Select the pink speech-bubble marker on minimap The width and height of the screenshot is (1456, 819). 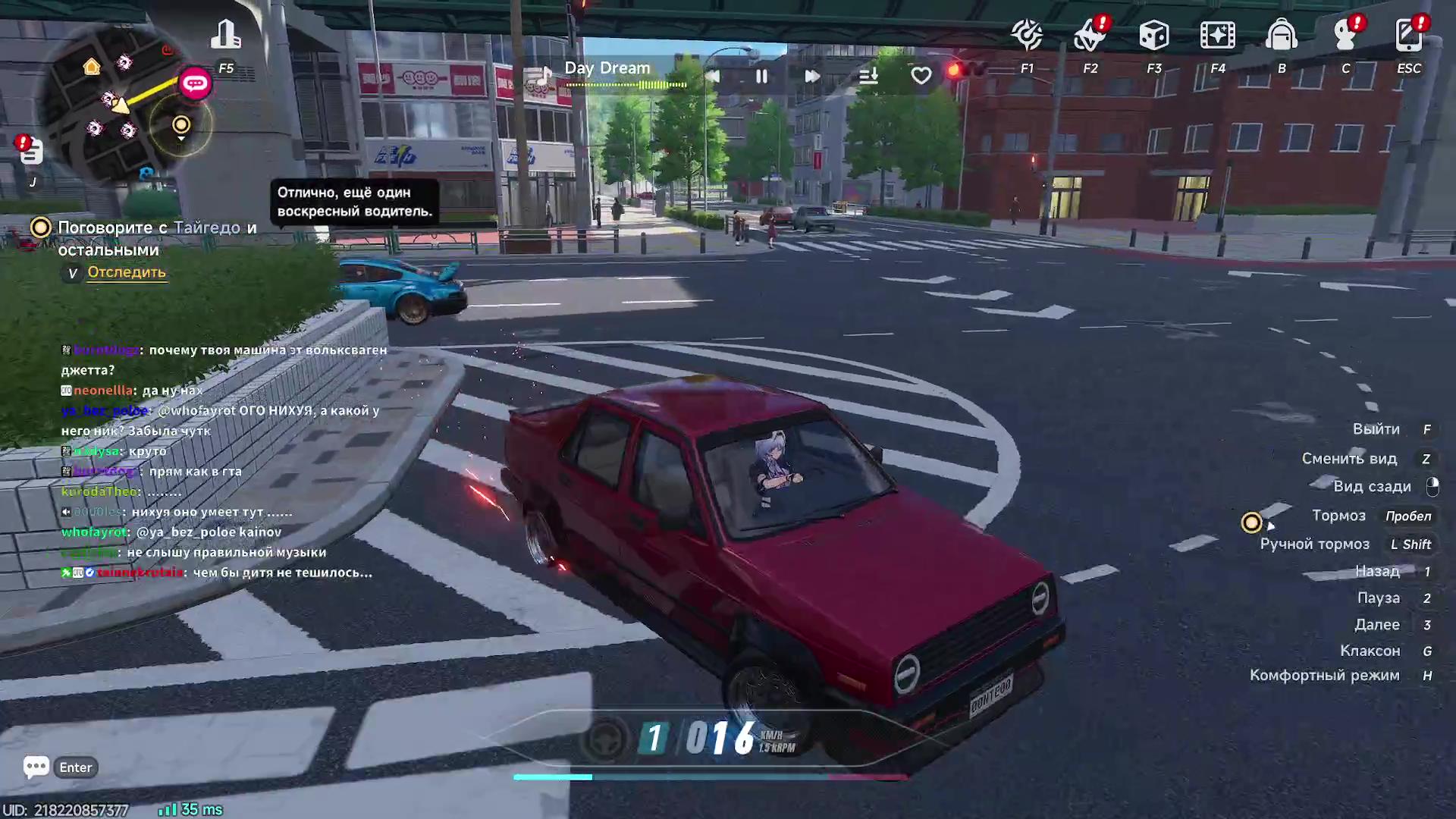(x=195, y=83)
